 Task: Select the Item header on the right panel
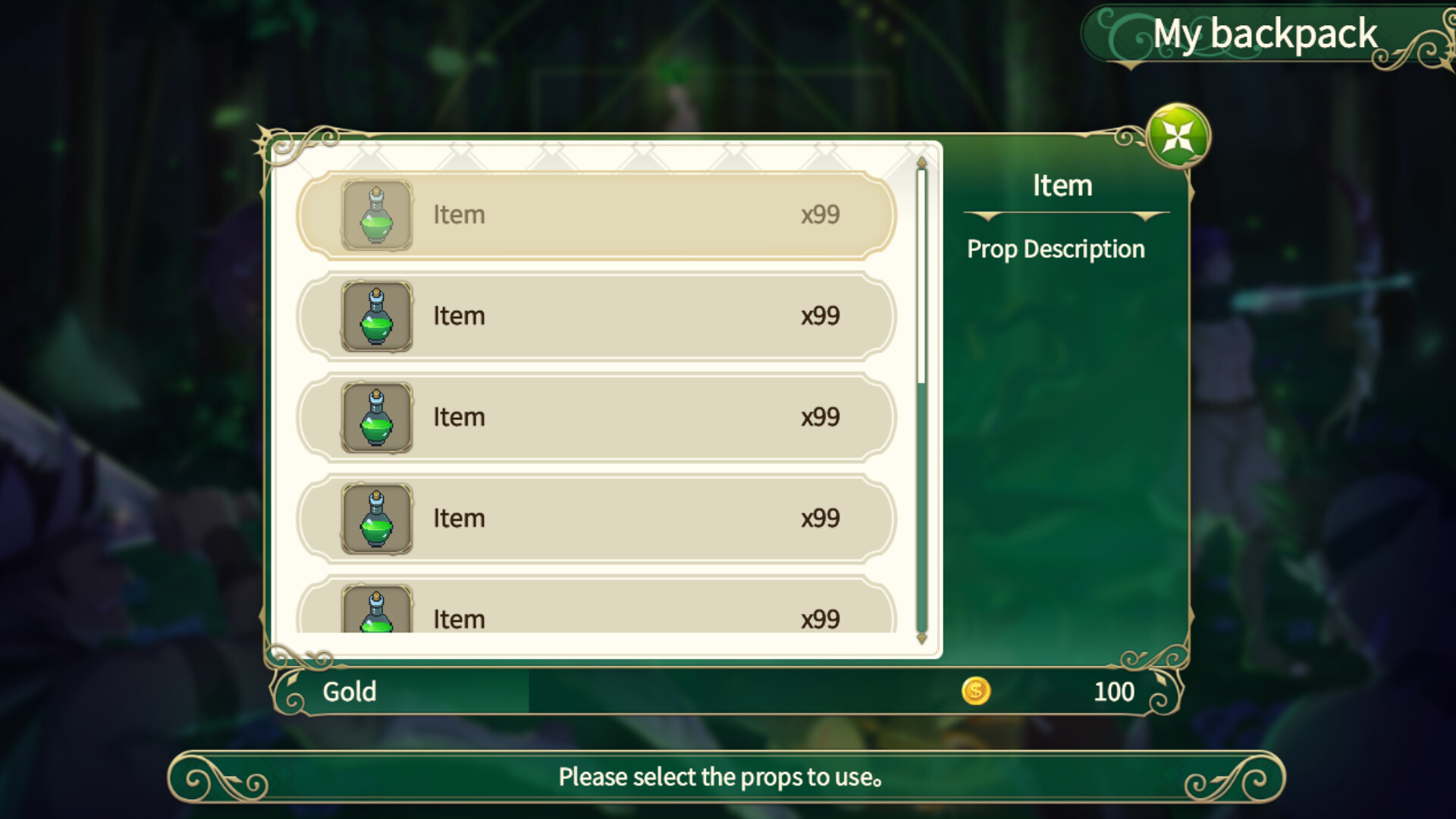coord(1062,185)
